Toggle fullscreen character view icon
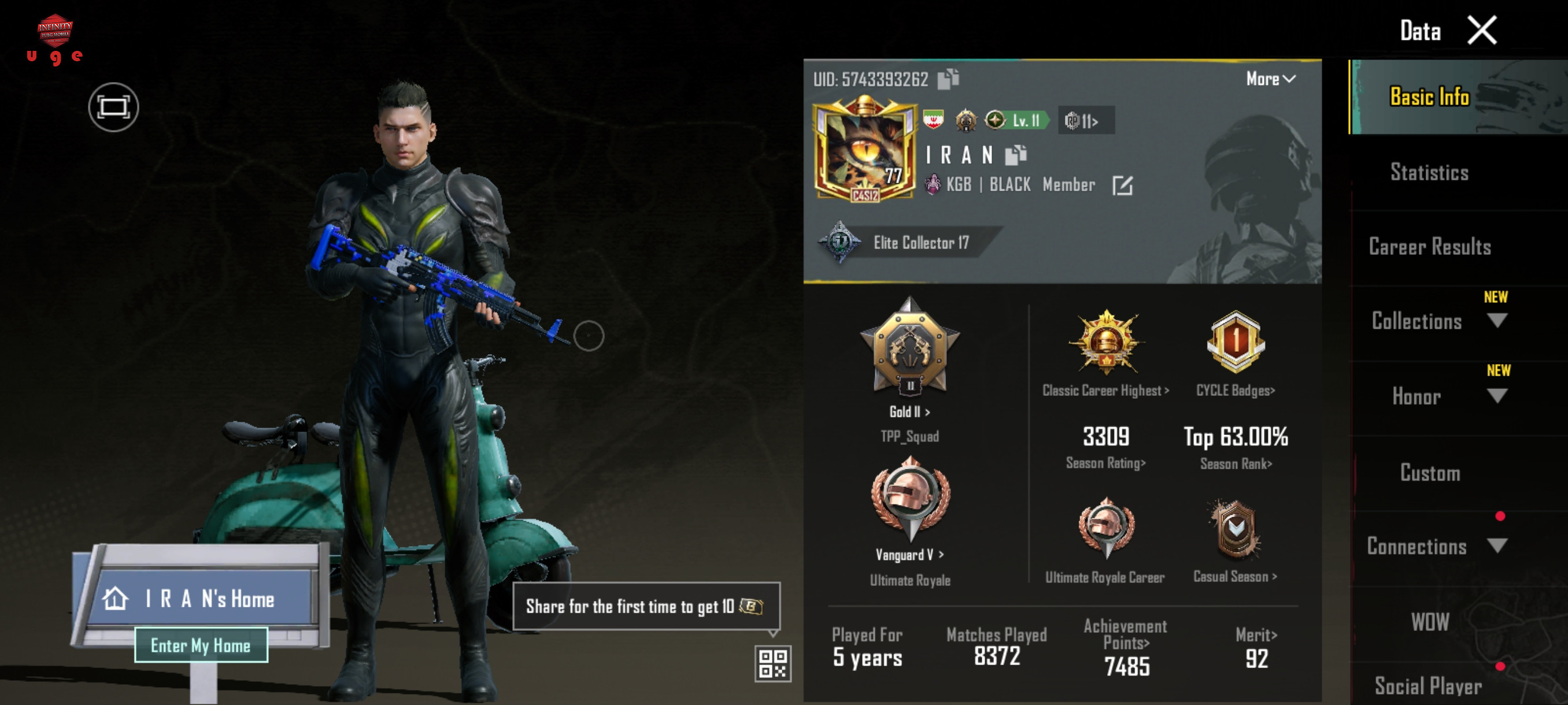This screenshot has width=1568, height=705. click(x=113, y=107)
